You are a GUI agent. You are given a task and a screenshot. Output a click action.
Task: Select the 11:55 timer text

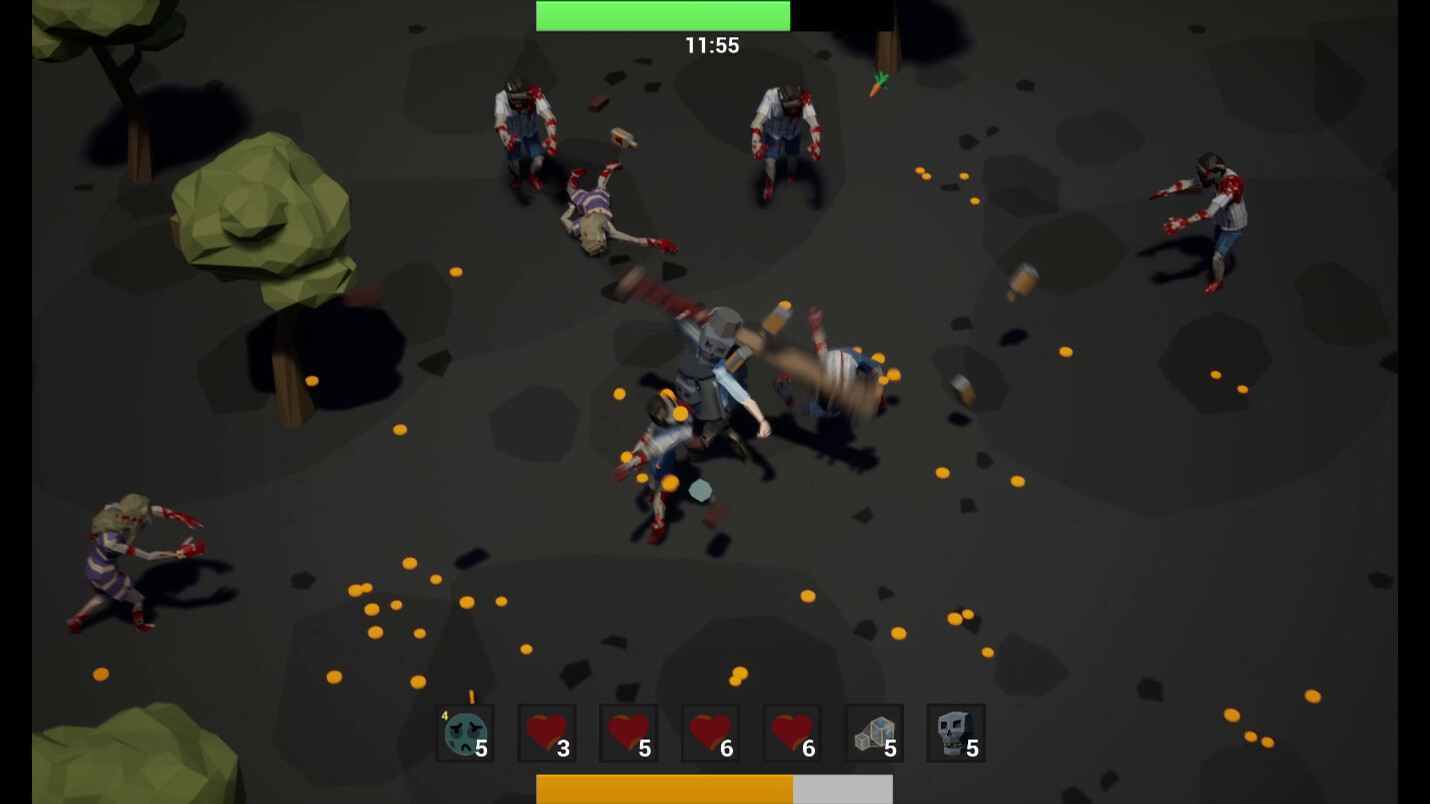pos(712,45)
